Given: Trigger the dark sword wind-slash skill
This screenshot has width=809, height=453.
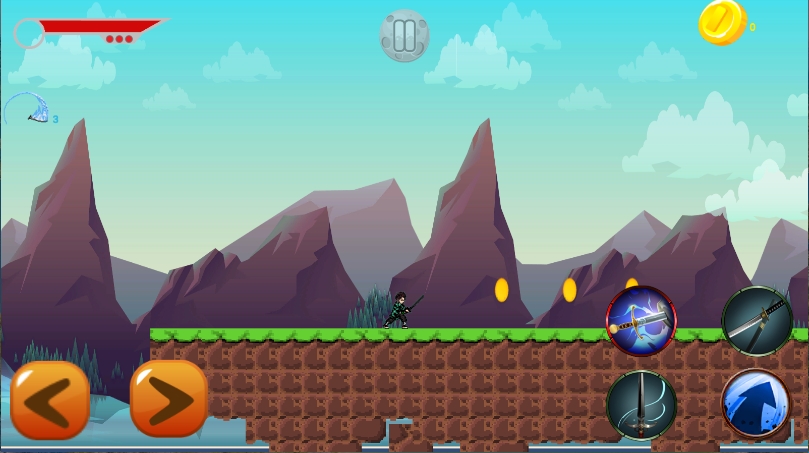Looking at the screenshot, I should [641, 405].
